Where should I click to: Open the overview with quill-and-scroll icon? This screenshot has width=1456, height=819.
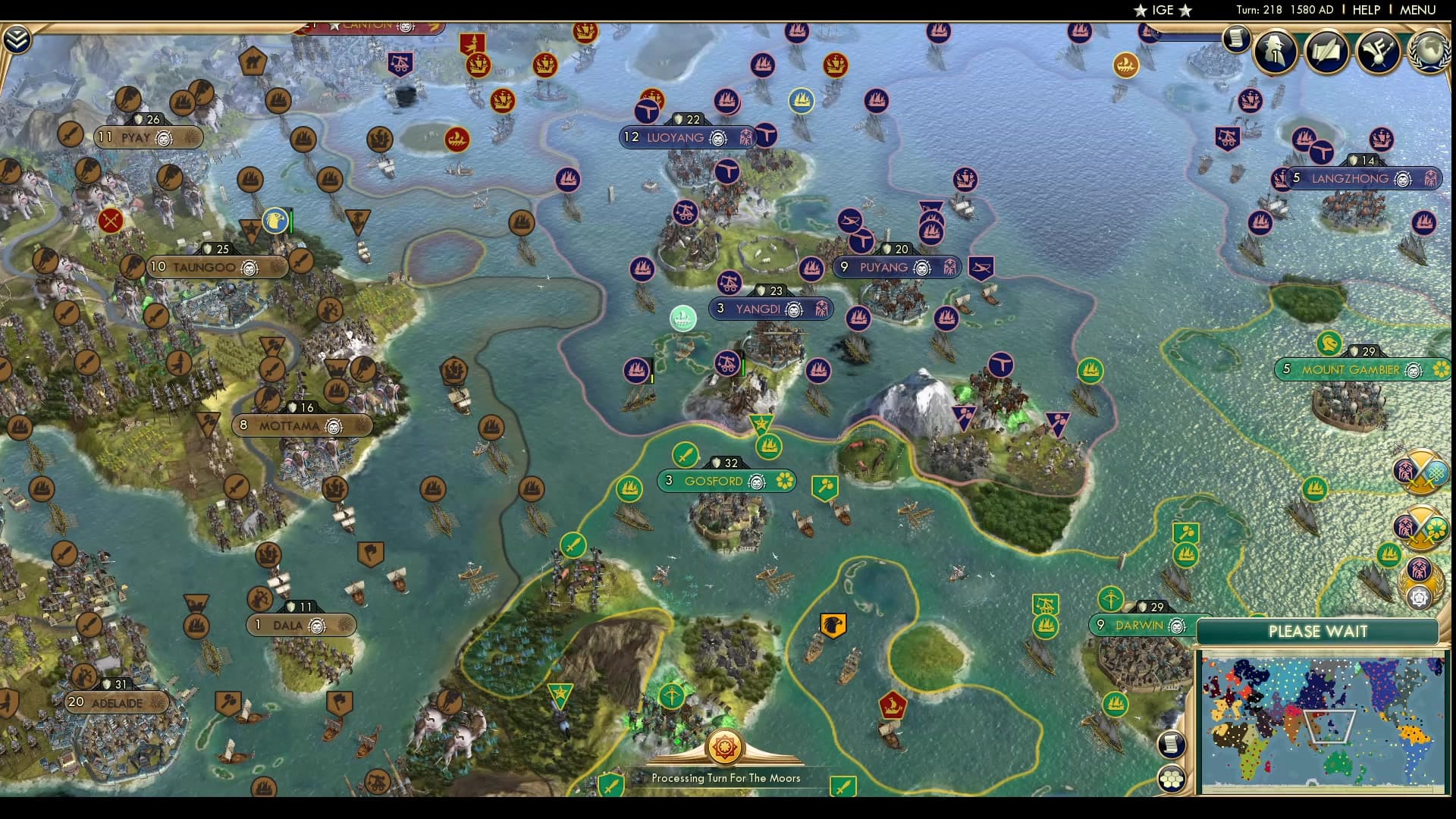(1326, 52)
